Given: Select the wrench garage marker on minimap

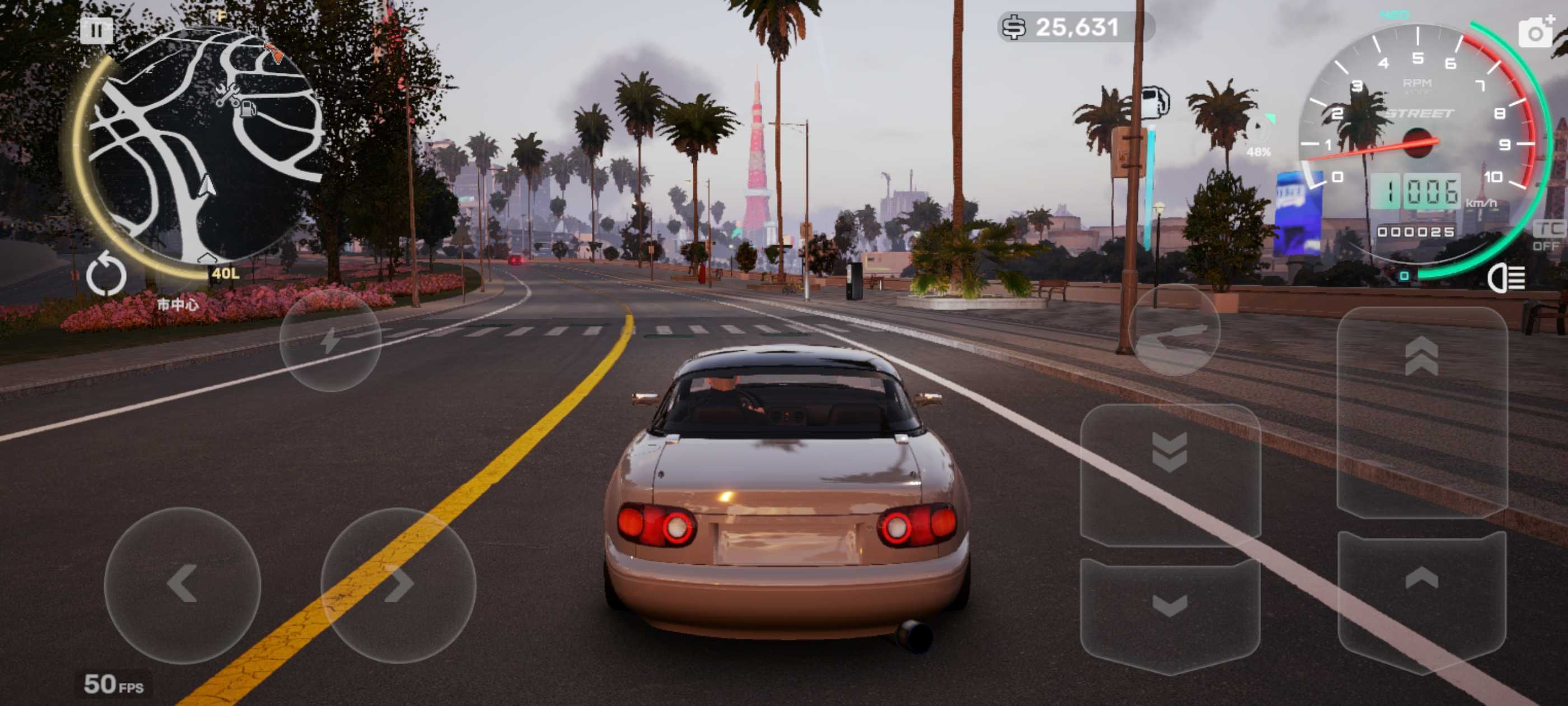Looking at the screenshot, I should pyautogui.click(x=227, y=95).
